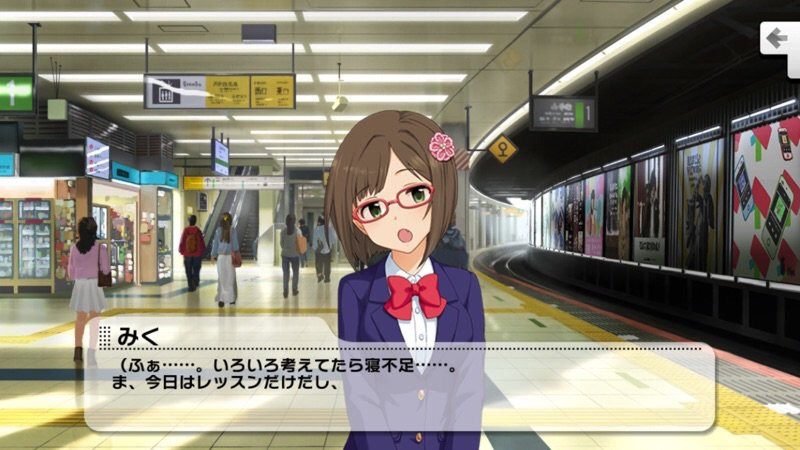800x450 pixels.
Task: Open the arrow menu tab in the corner
Action: pyautogui.click(x=778, y=40)
